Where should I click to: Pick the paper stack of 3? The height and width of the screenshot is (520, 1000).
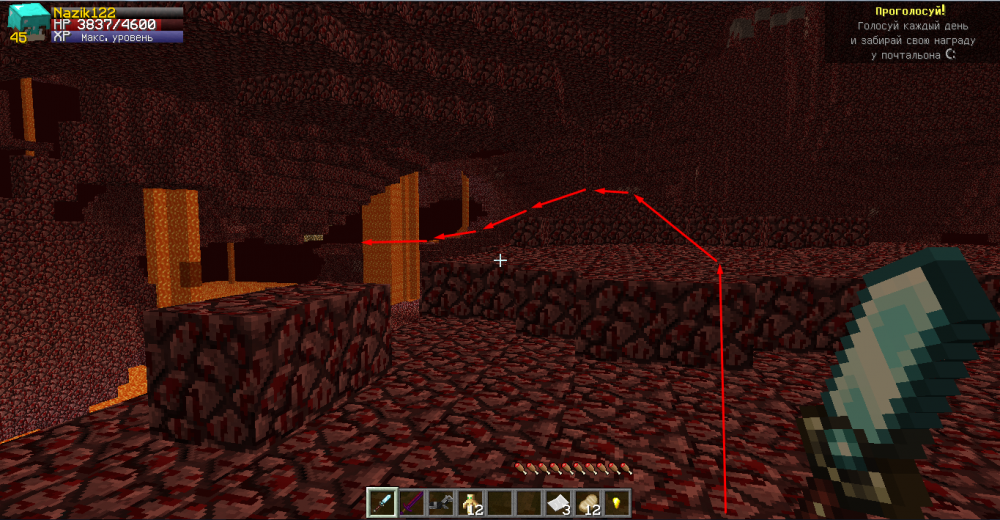(x=557, y=502)
